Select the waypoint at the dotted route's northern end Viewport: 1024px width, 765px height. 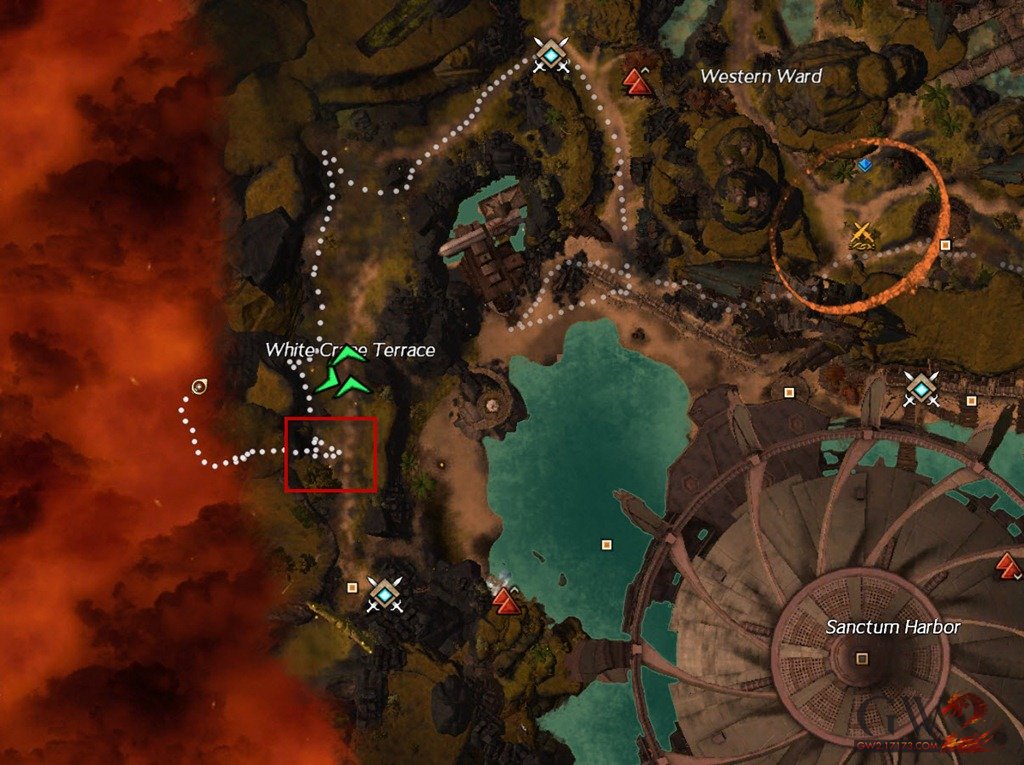pyautogui.click(x=550, y=53)
